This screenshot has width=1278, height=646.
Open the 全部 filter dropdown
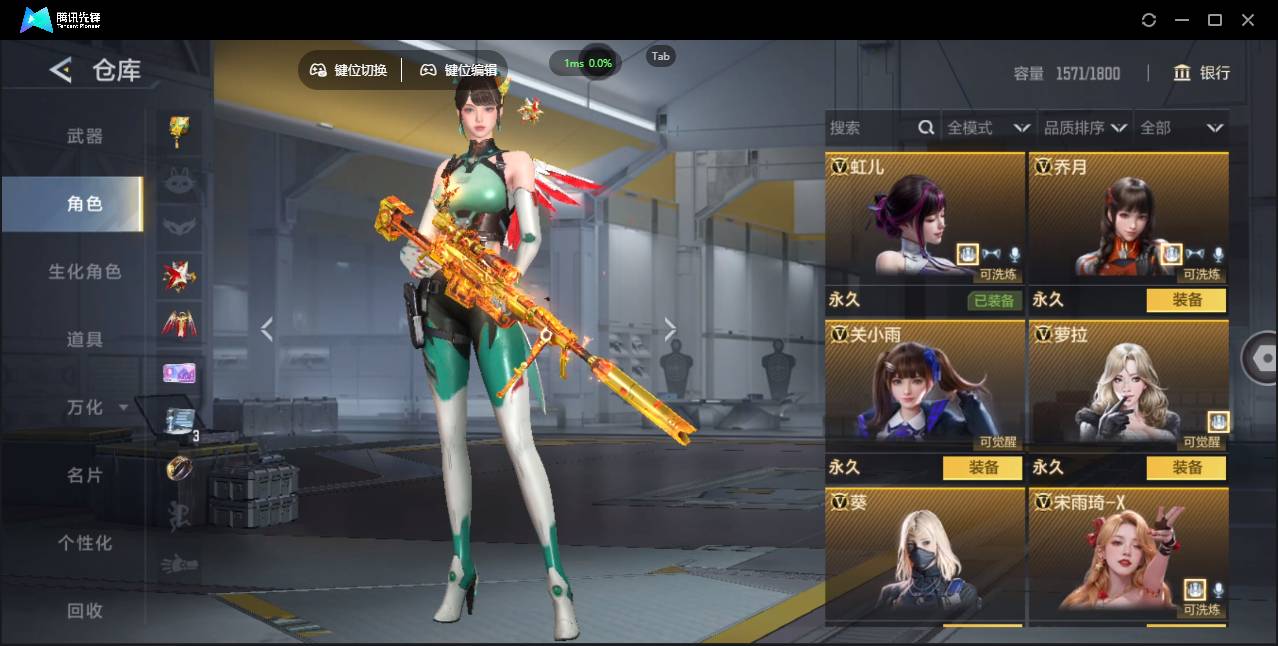(1181, 128)
